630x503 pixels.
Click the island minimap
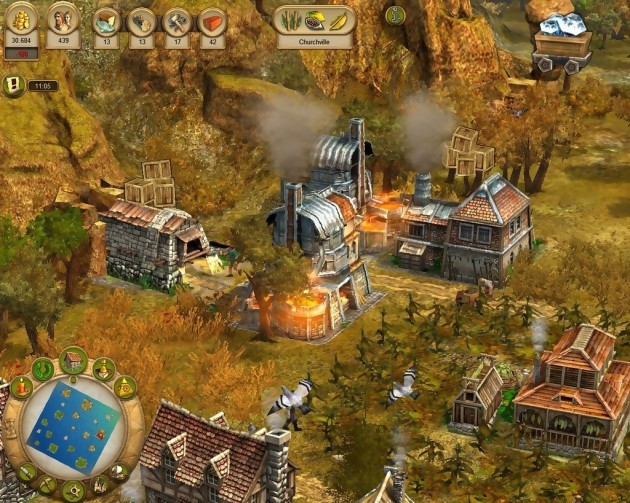pos(72,427)
